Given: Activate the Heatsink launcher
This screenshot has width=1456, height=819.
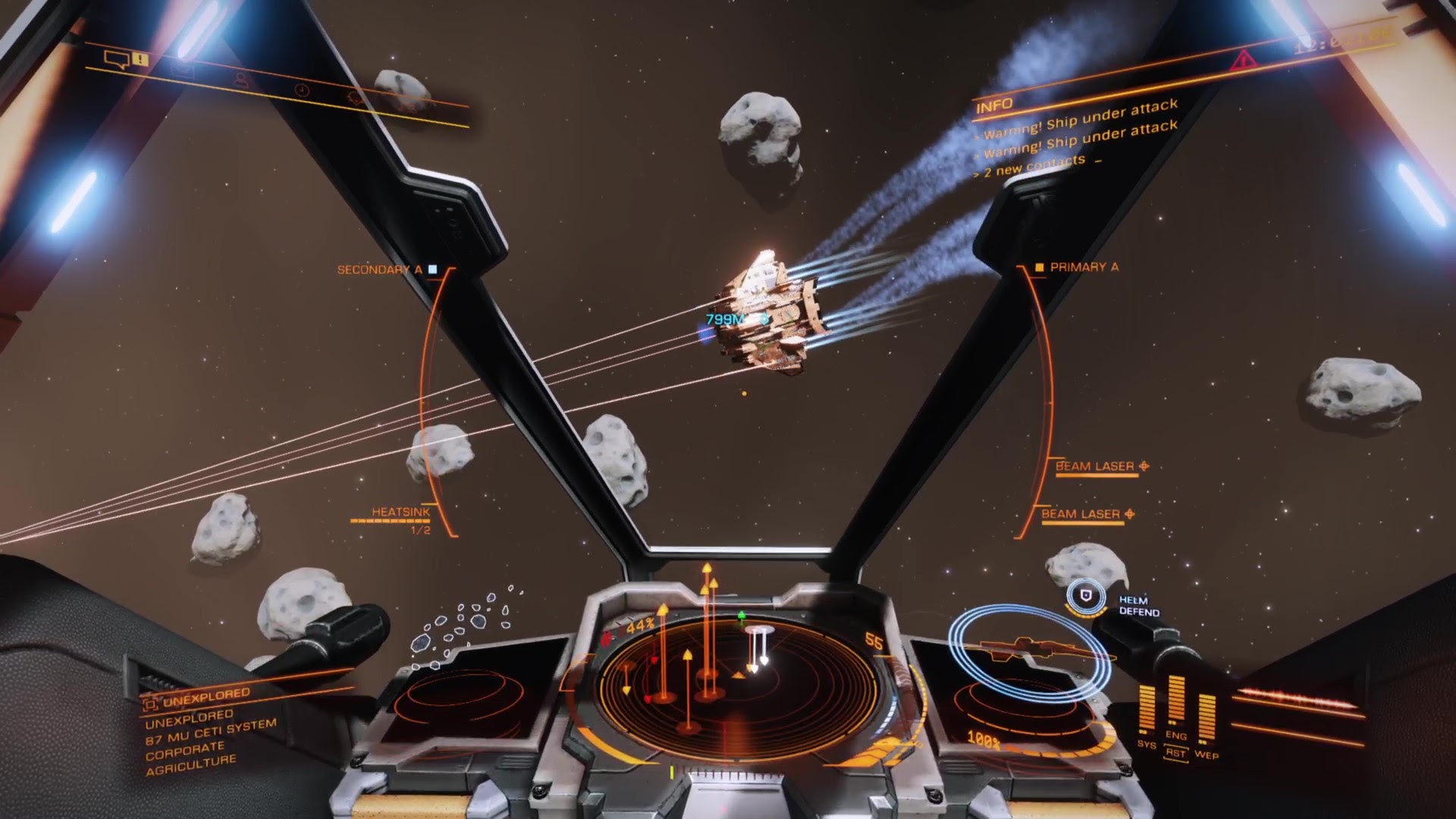Looking at the screenshot, I should [x=400, y=513].
